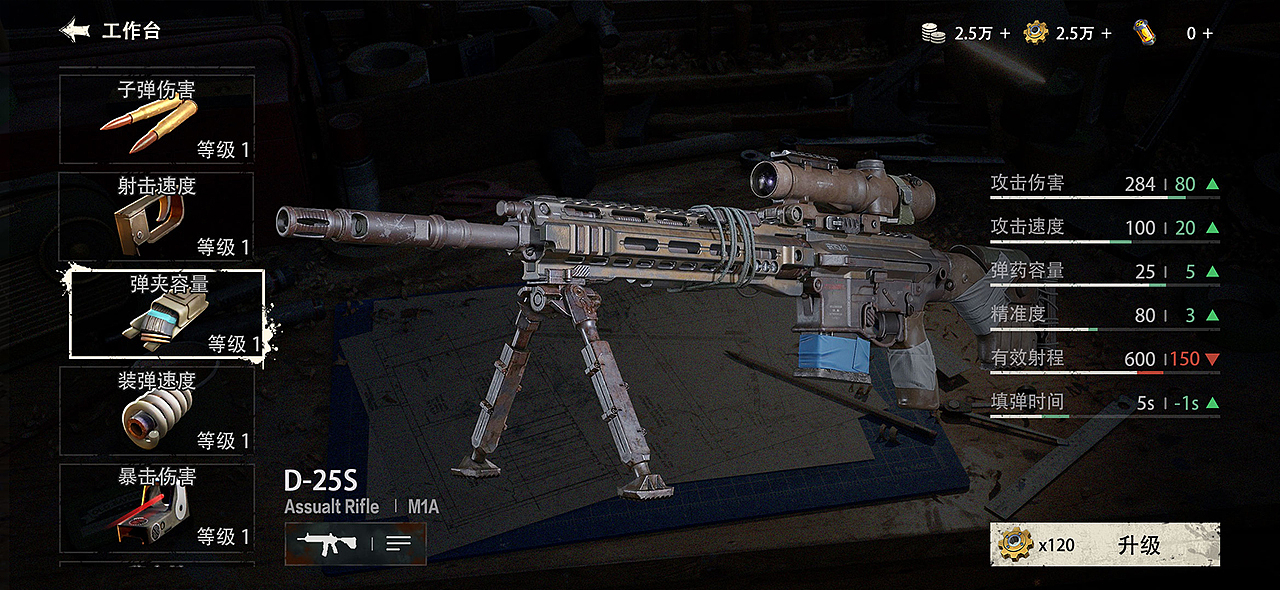The image size is (1280, 590).
Task: Choose the 射击速度 upgrade slot
Action: (157, 216)
